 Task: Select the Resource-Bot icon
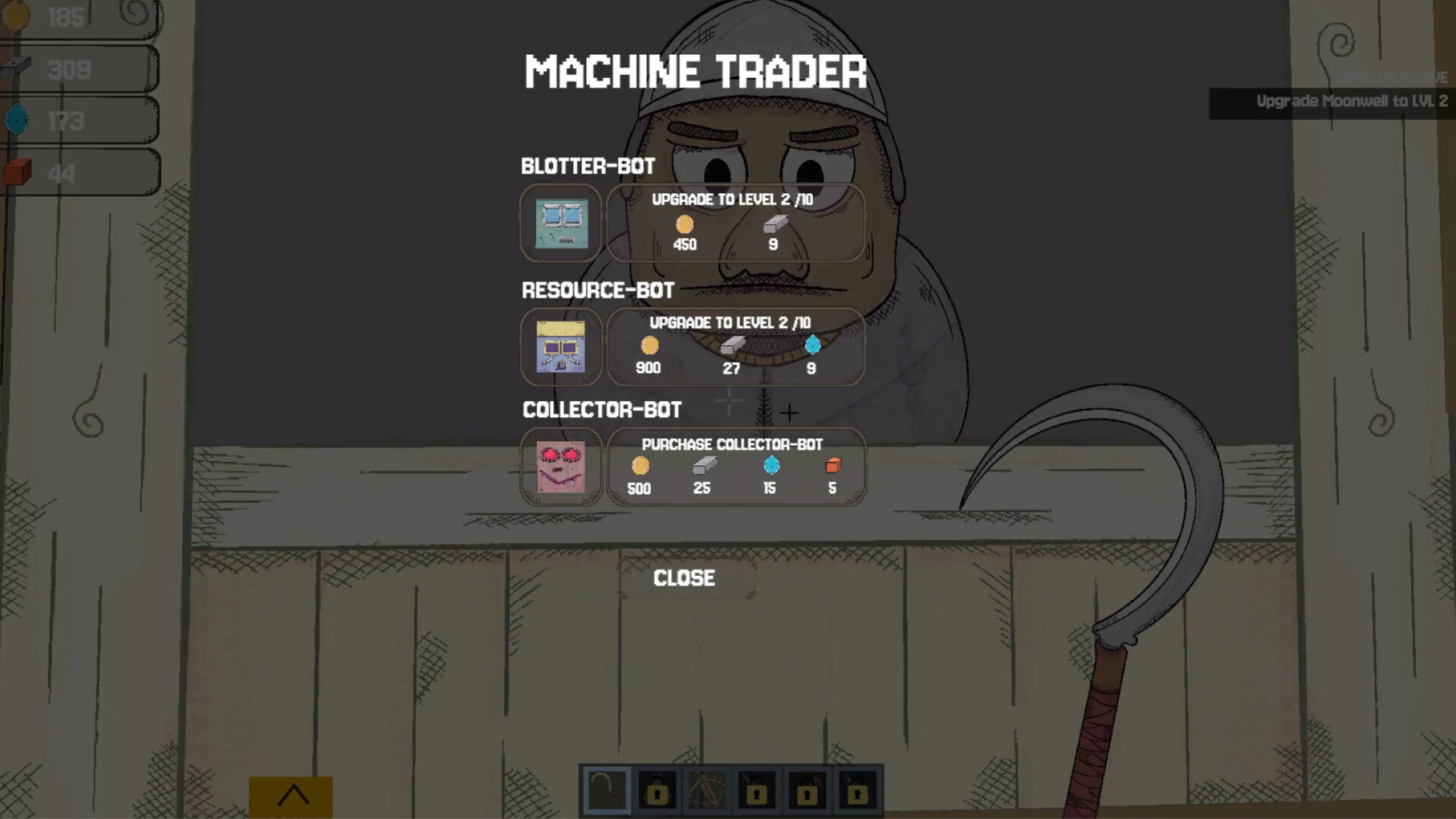pos(561,347)
